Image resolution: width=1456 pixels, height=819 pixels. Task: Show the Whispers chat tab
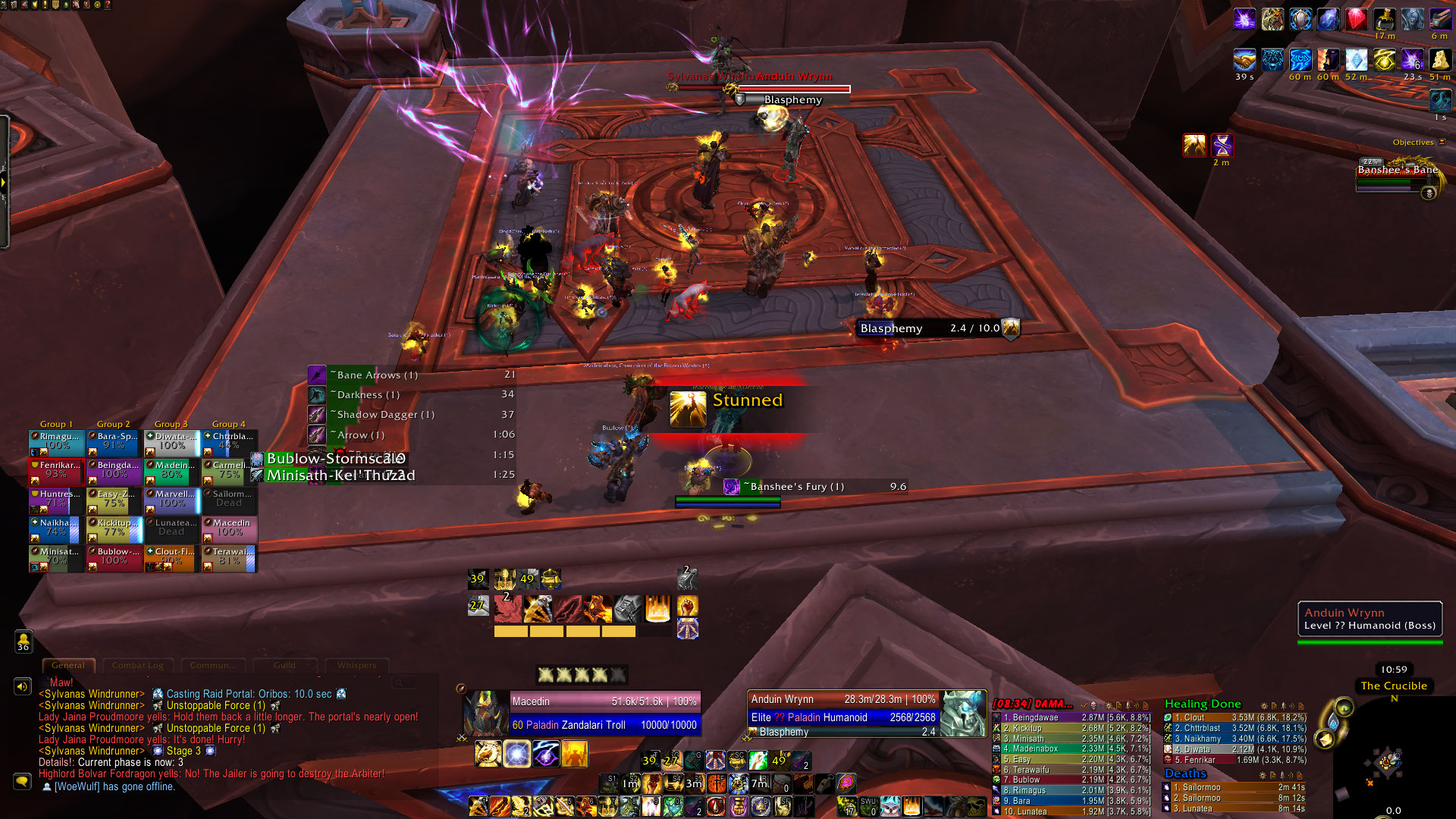(x=356, y=665)
